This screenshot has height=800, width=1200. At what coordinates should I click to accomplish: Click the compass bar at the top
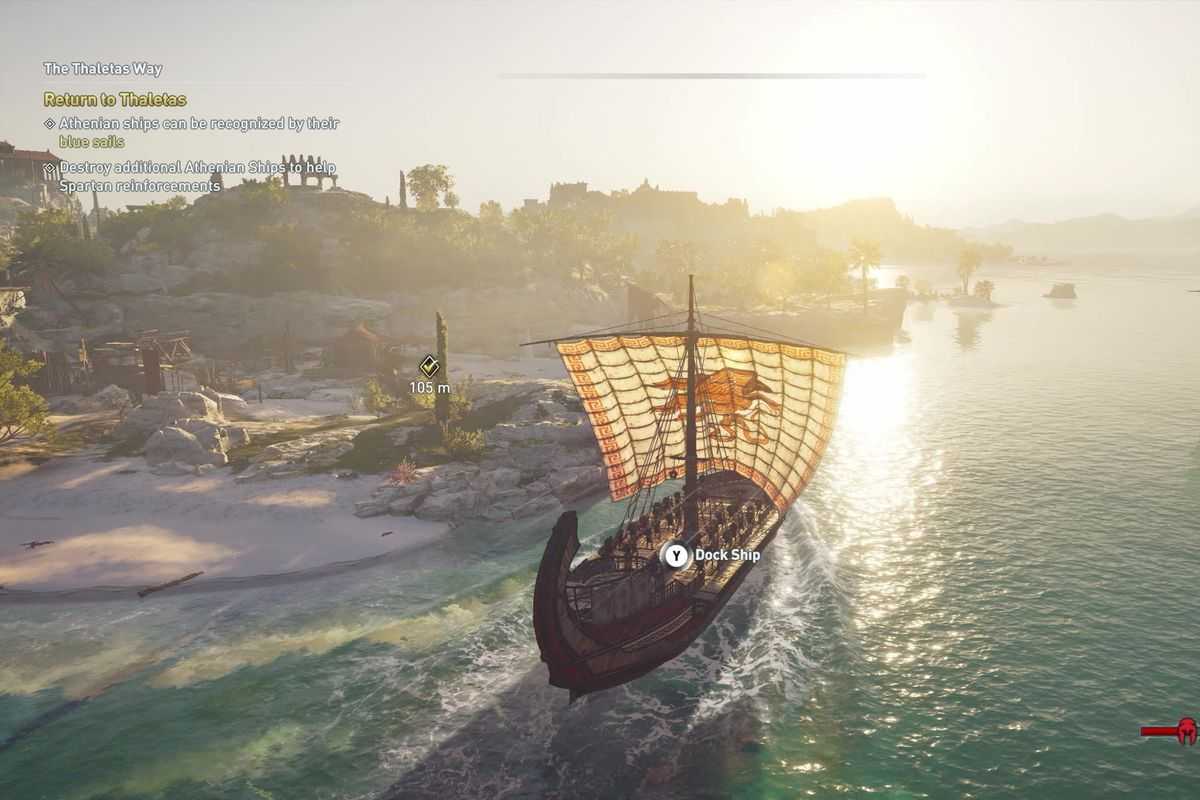[x=712, y=75]
